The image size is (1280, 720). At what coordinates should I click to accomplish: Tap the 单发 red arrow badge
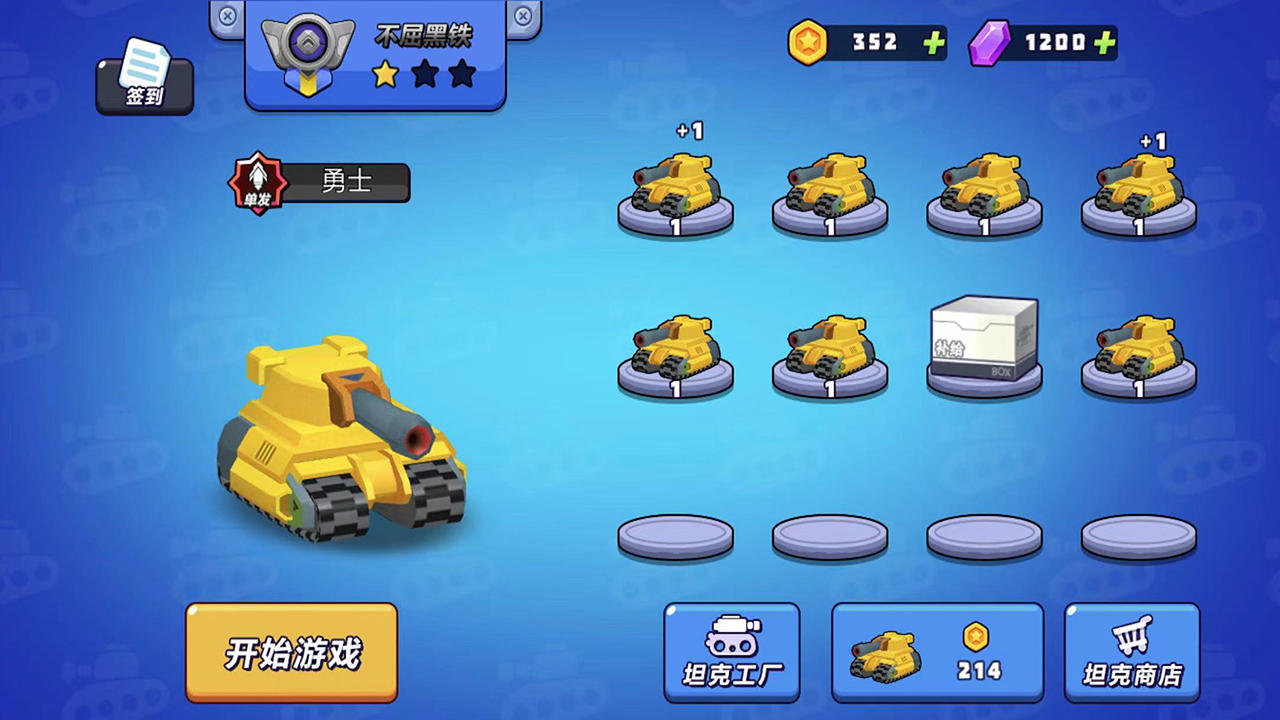pos(258,182)
